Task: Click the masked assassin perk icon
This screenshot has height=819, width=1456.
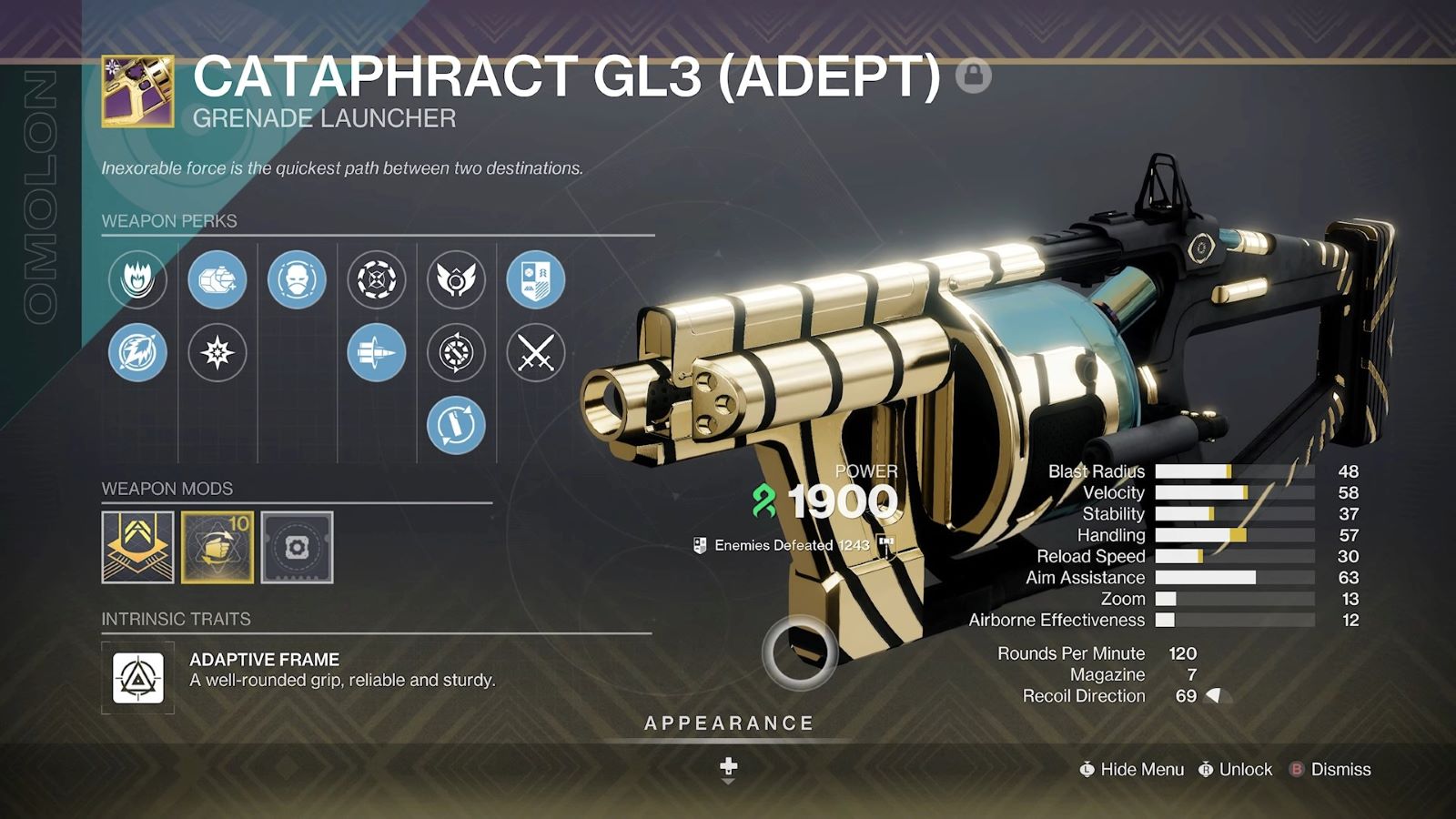Action: pyautogui.click(x=296, y=280)
